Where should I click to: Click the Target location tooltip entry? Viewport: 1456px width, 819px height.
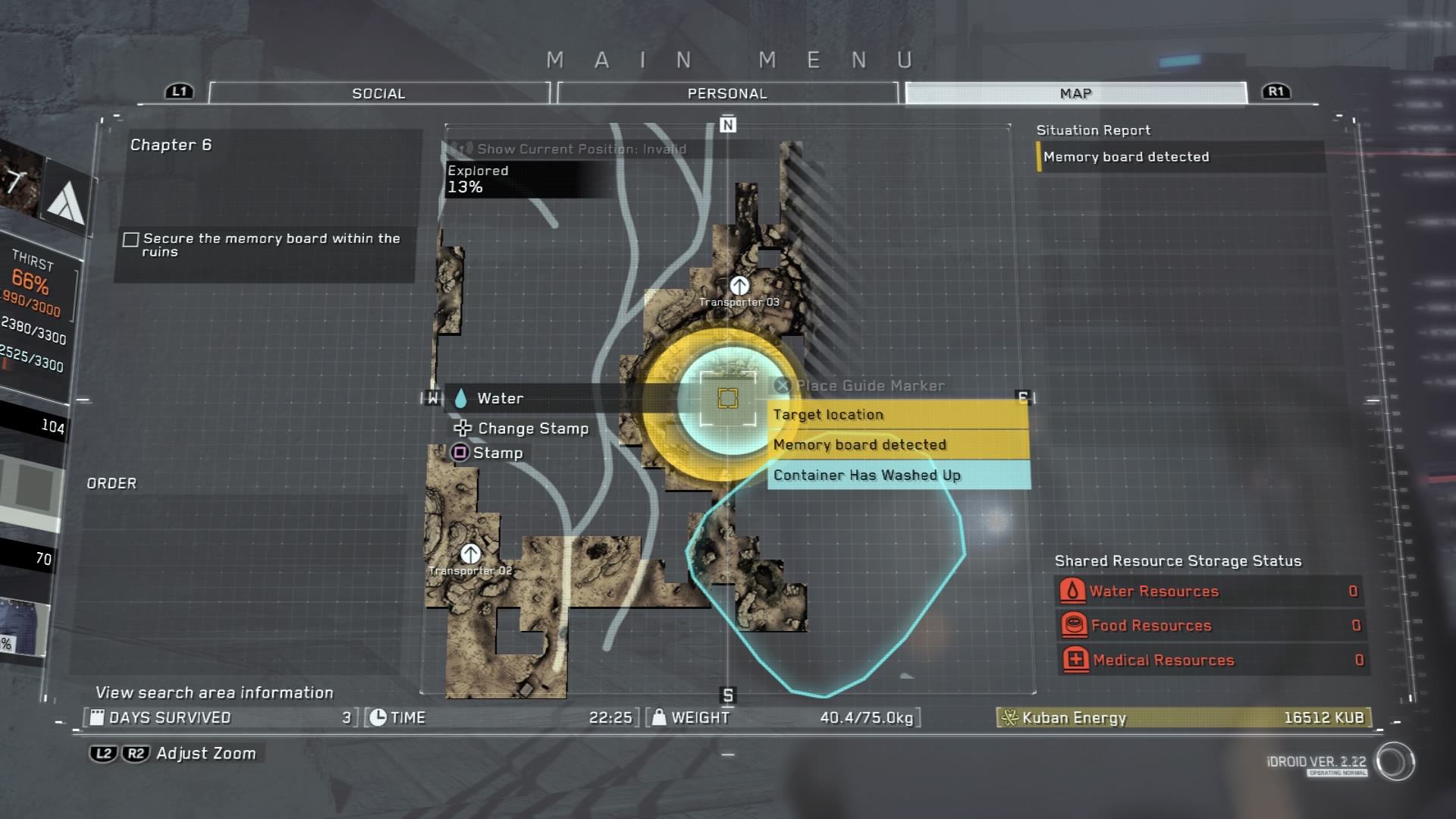point(898,415)
